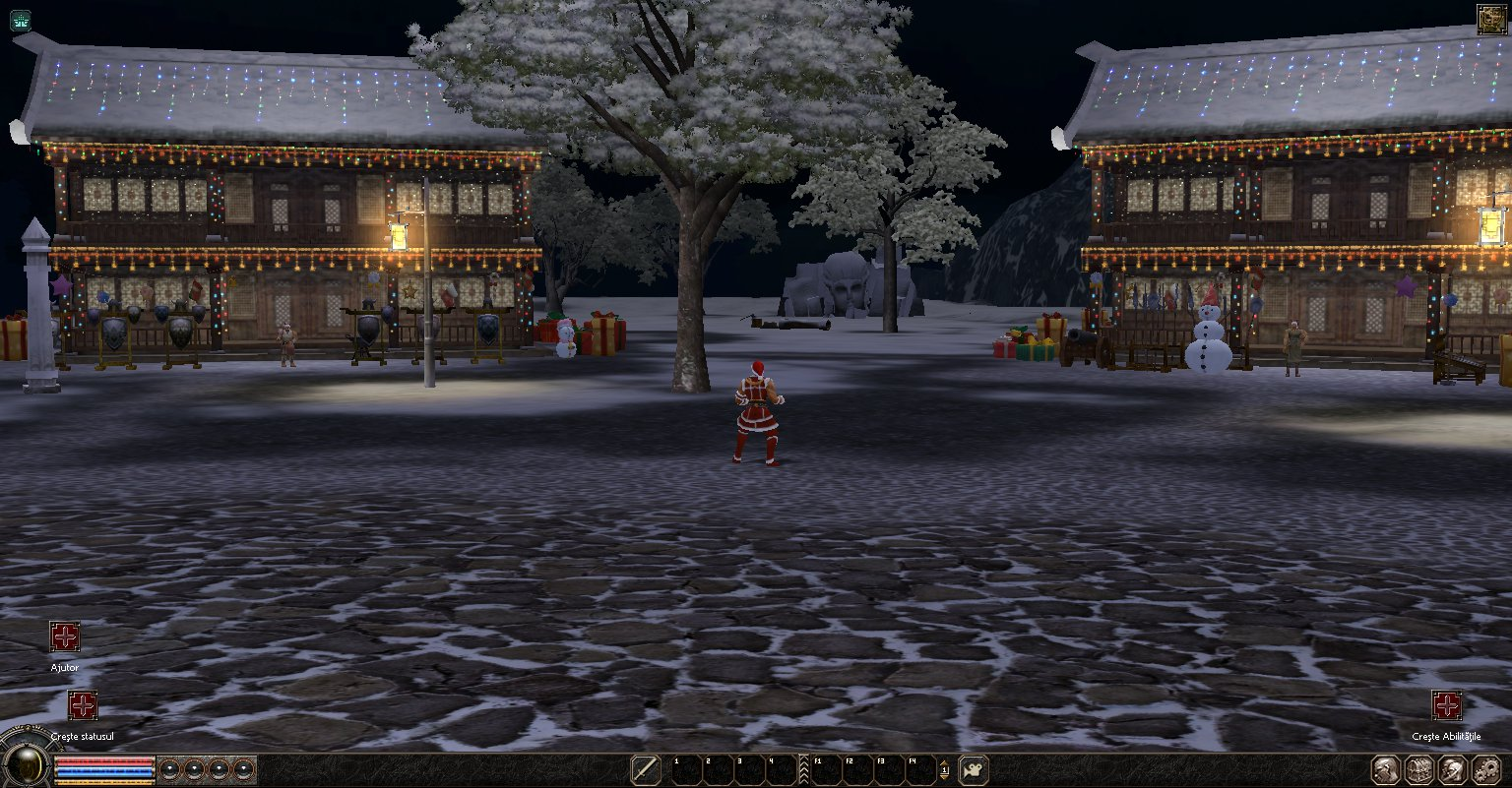Open the game options gears icon

[x=1486, y=769]
